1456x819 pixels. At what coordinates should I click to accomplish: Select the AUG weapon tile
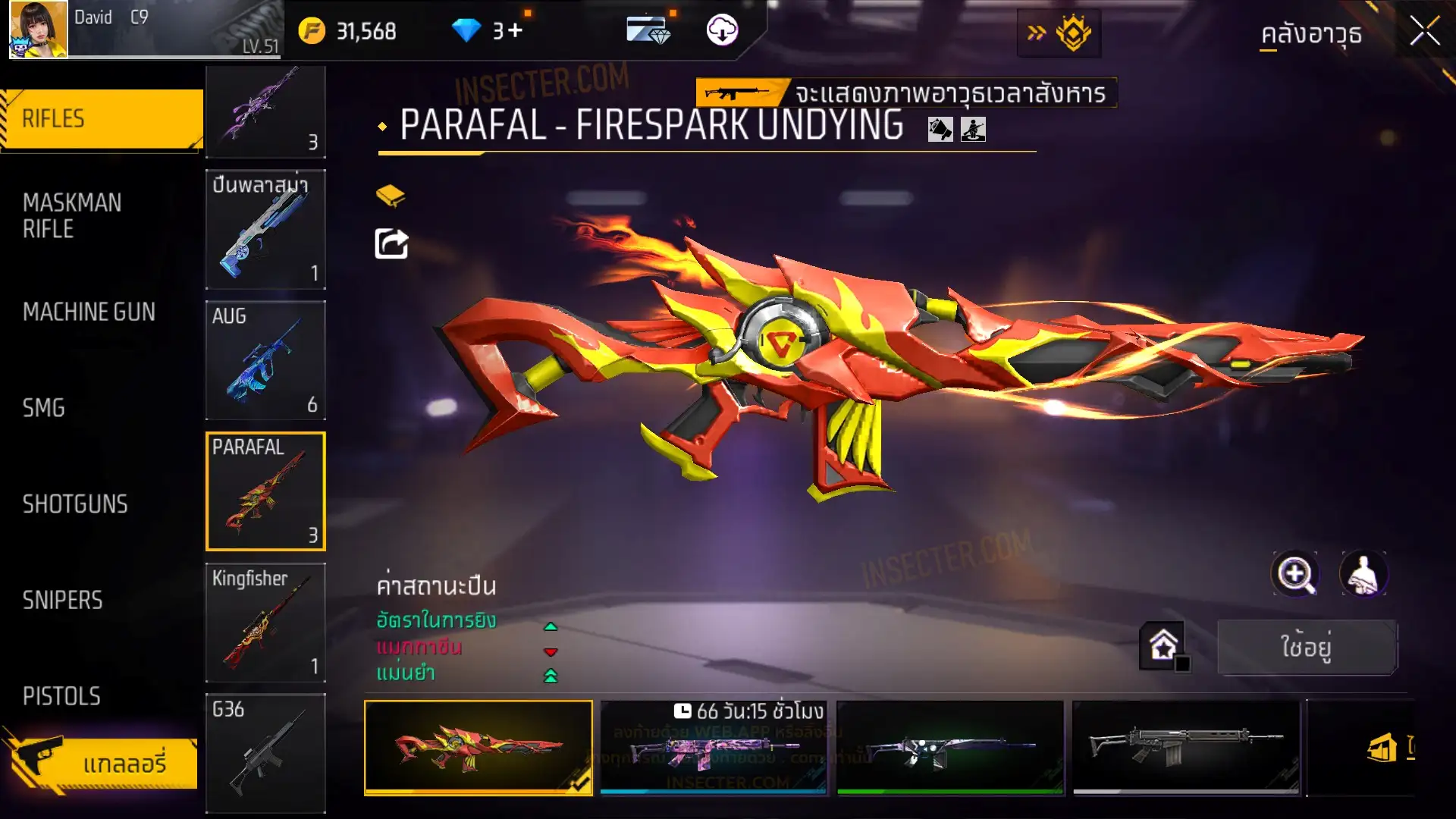(x=265, y=360)
